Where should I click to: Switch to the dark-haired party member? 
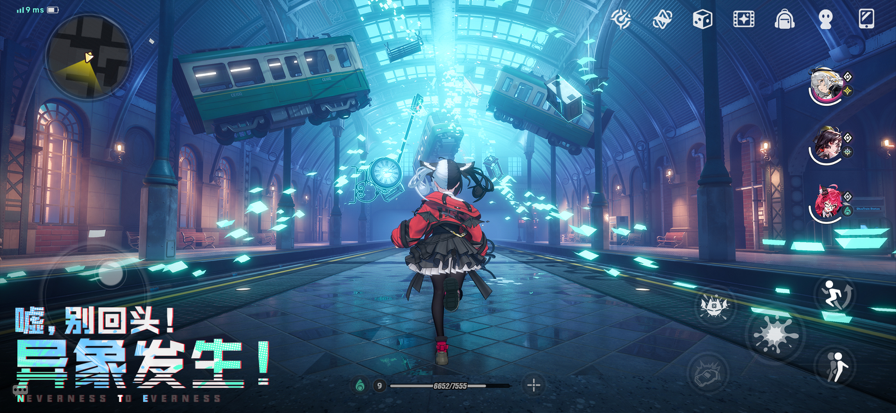tap(827, 146)
